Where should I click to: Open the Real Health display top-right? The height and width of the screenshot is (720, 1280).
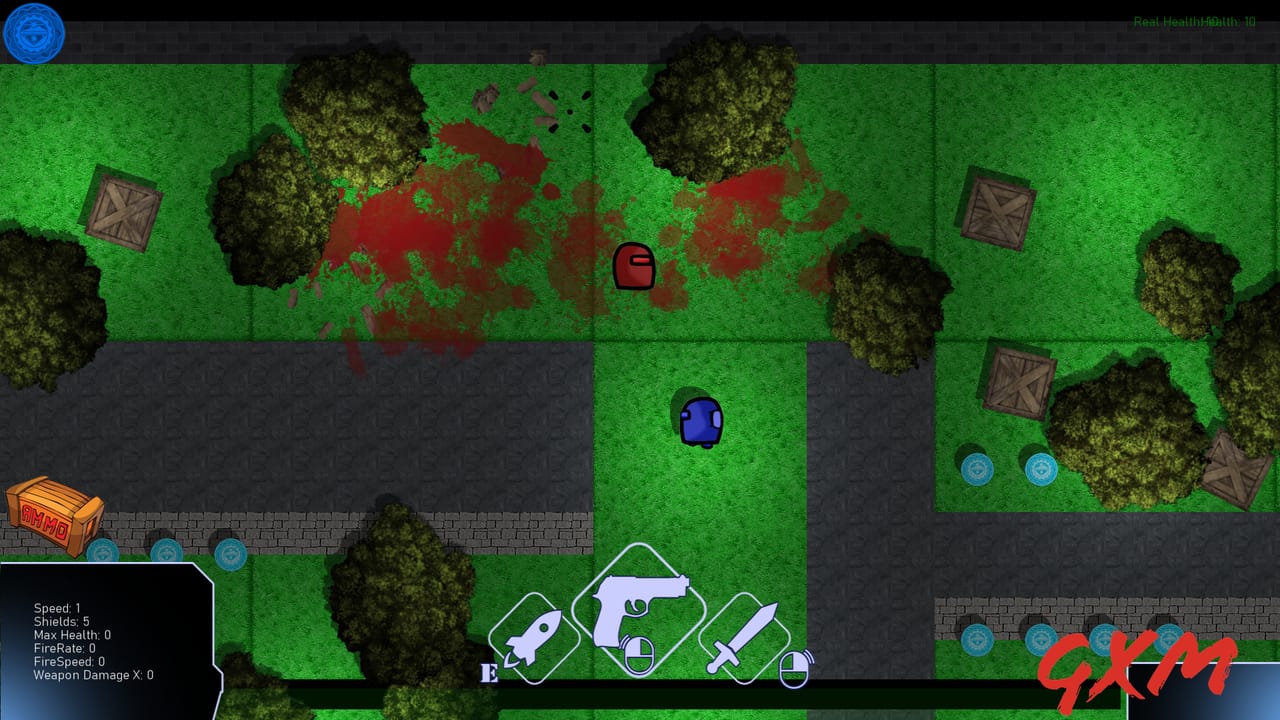click(x=1163, y=18)
